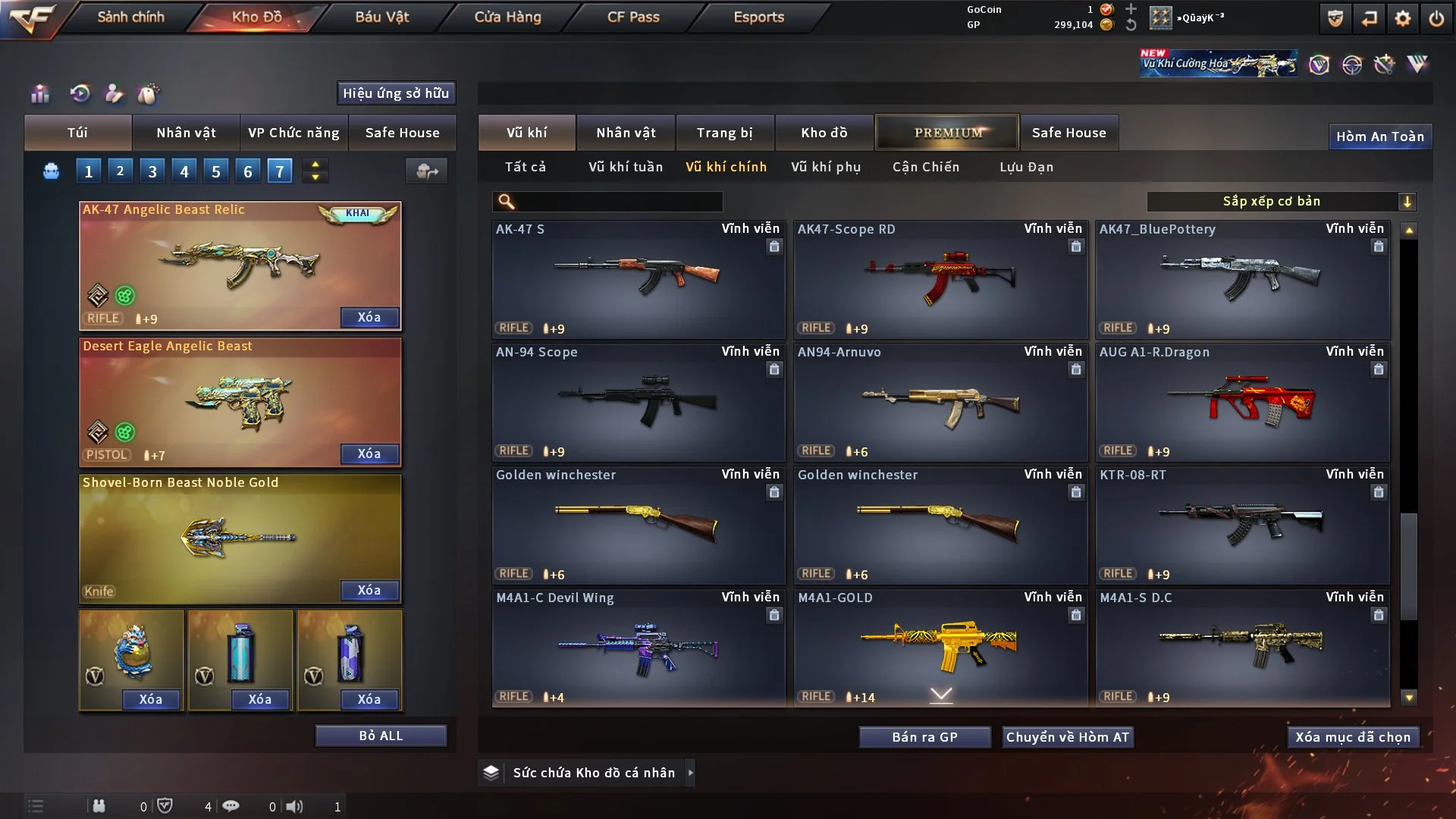Open the Sắp xếp cơ bản sort dropdown
The width and height of the screenshot is (1456, 819).
1281,201
